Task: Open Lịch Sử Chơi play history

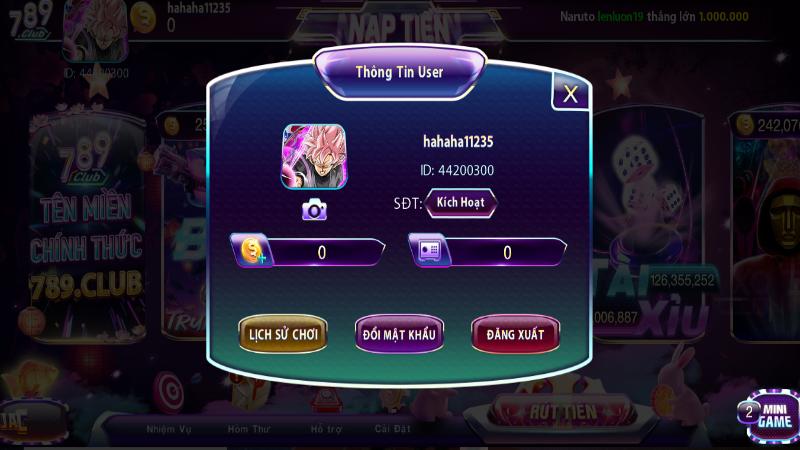Action: (x=283, y=334)
